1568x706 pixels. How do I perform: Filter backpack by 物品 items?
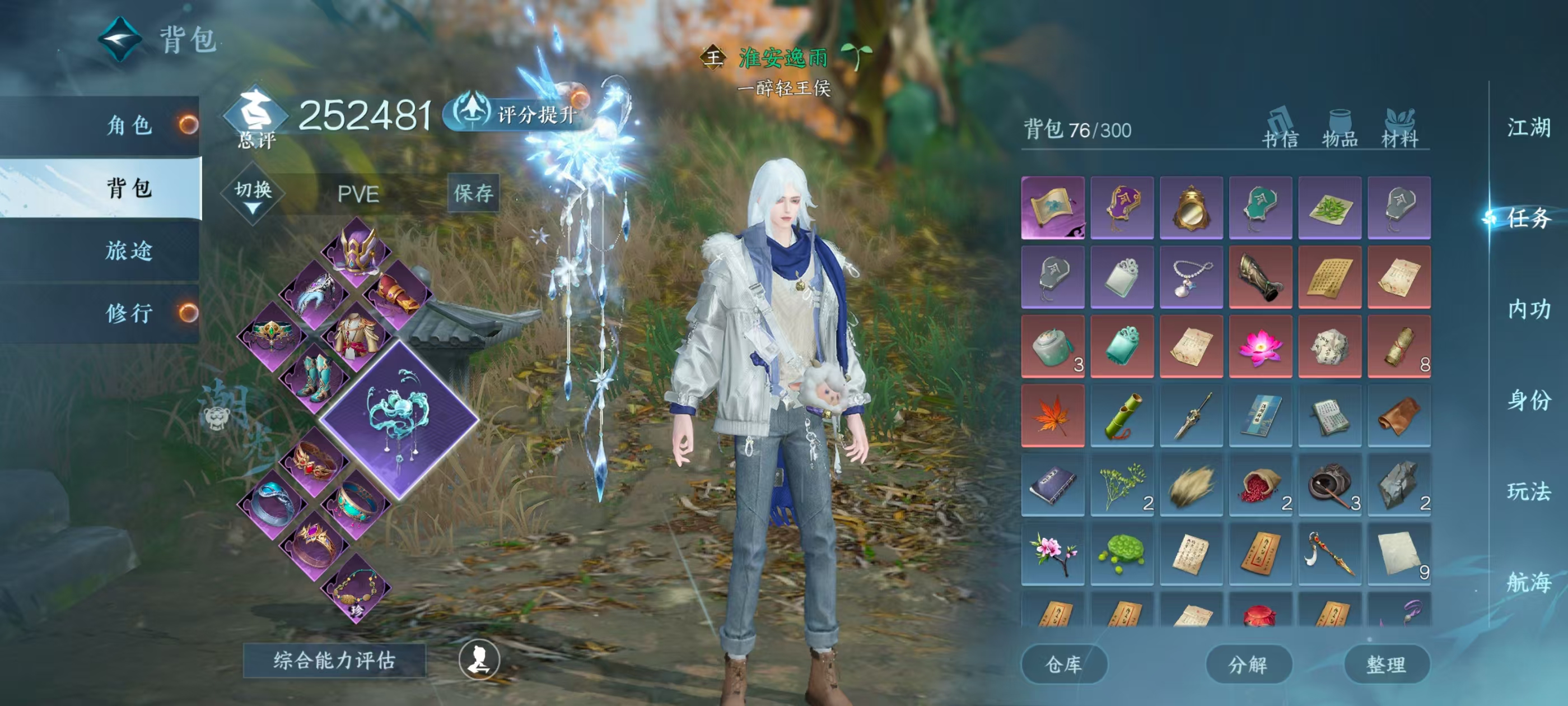(x=1340, y=130)
